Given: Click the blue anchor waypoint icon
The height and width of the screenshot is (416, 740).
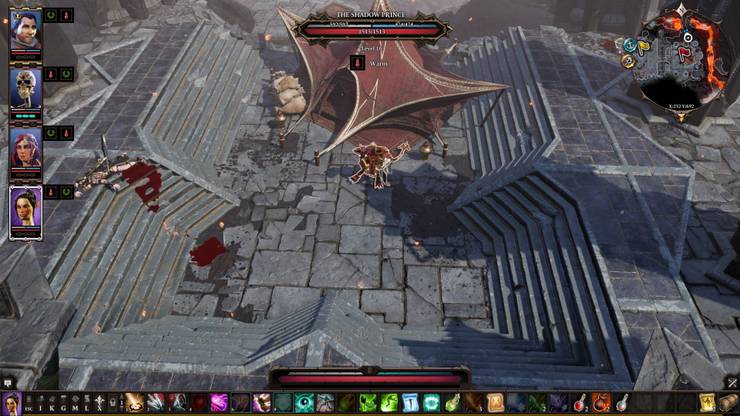Looking at the screenshot, I should pyautogui.click(x=629, y=44).
